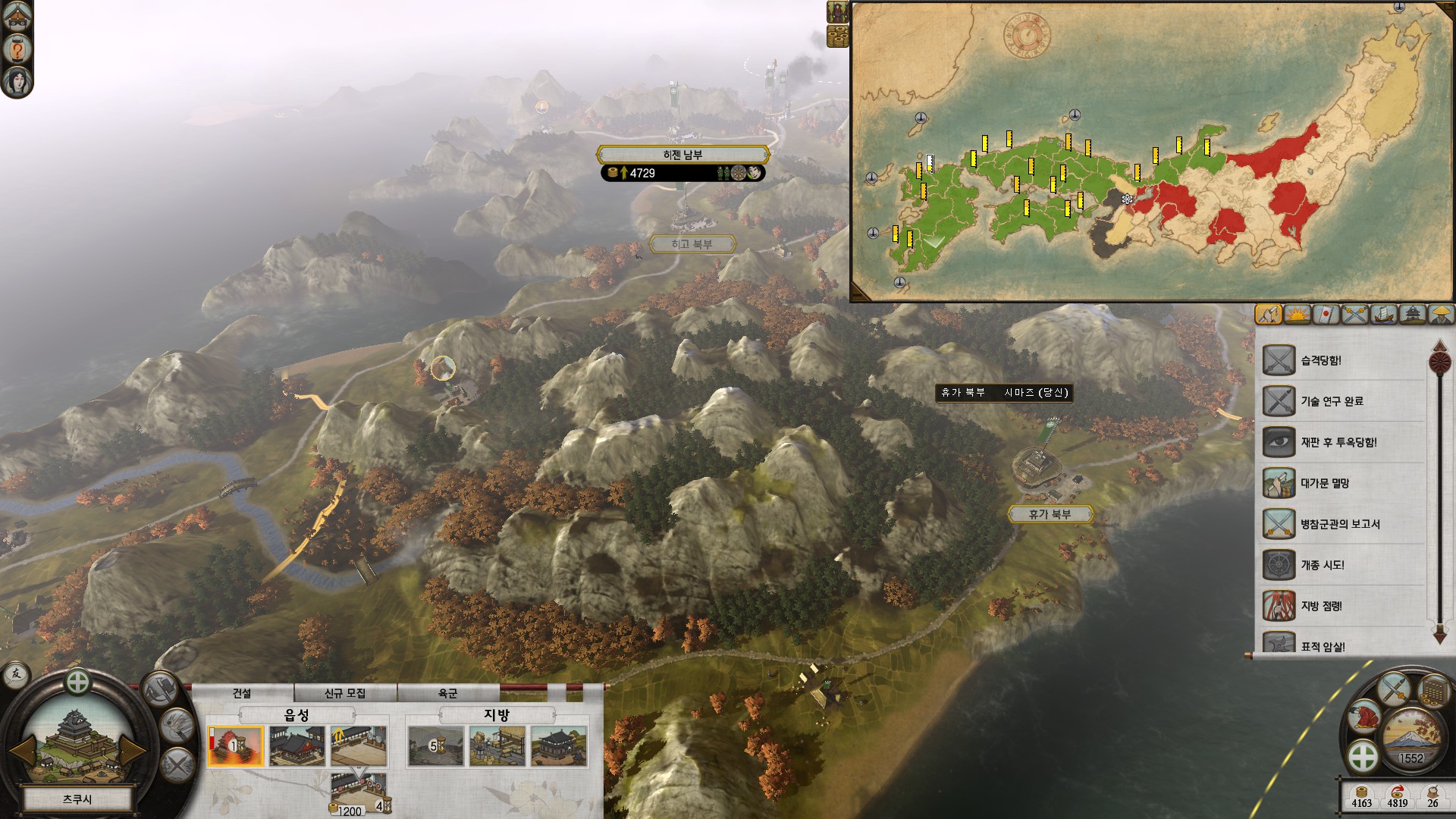Show the rising sun events filter tab

click(x=1298, y=314)
